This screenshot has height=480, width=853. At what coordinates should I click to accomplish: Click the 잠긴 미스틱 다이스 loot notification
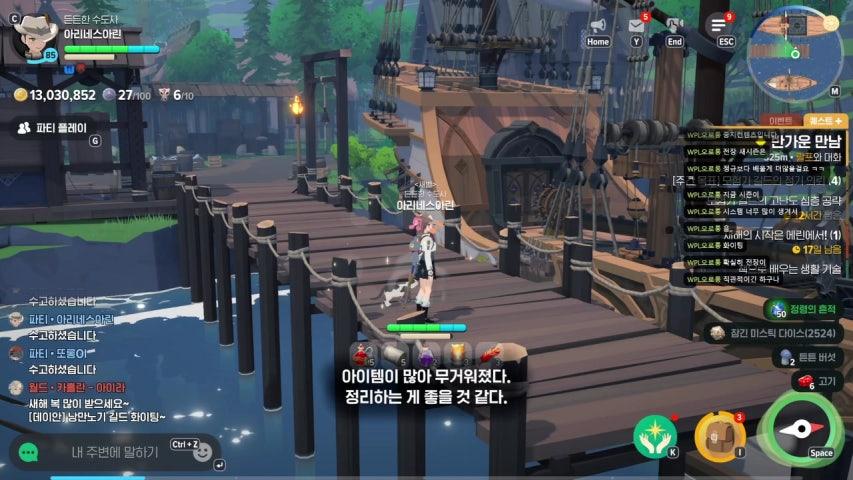(x=775, y=333)
